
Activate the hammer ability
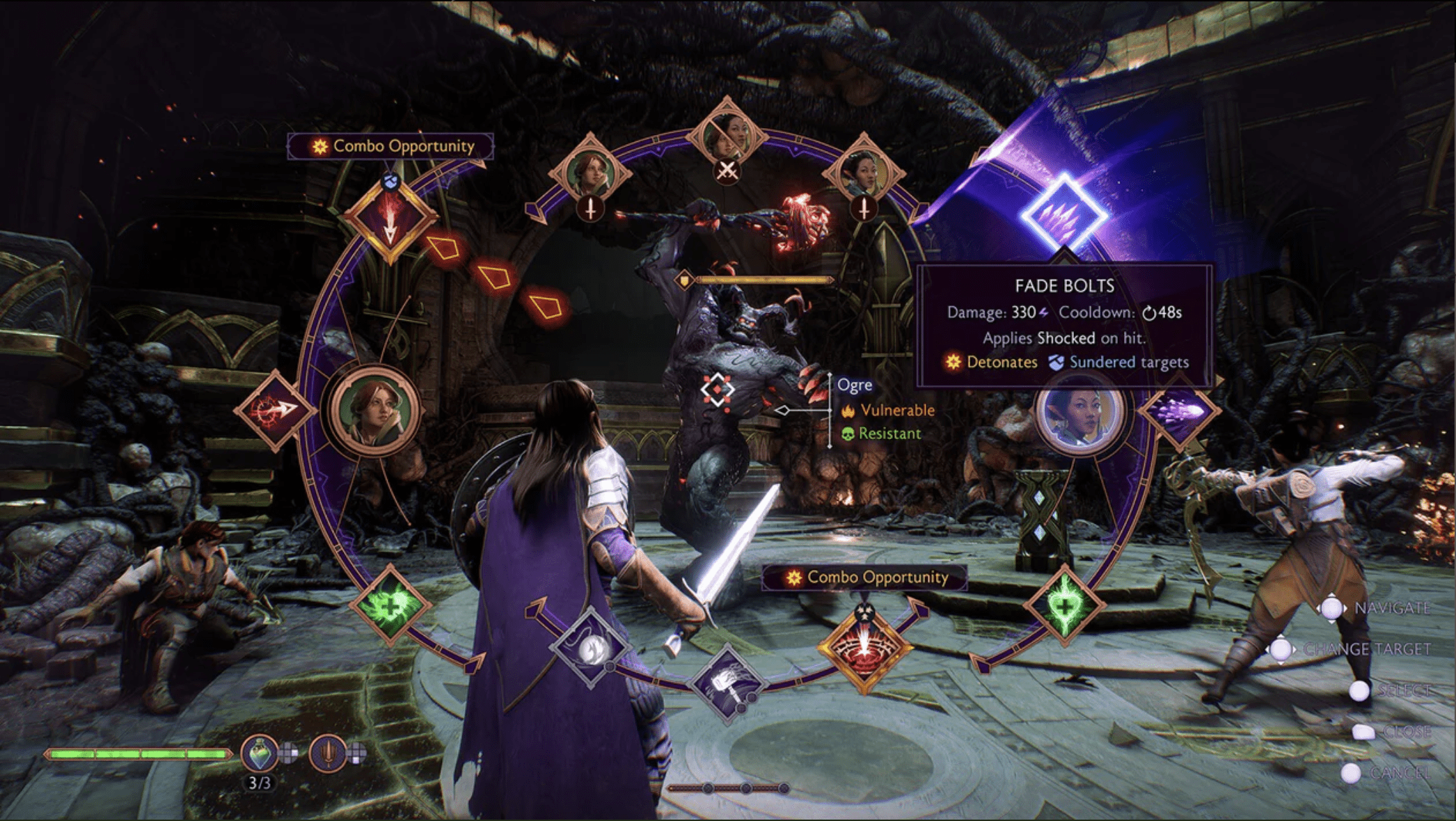[x=727, y=682]
